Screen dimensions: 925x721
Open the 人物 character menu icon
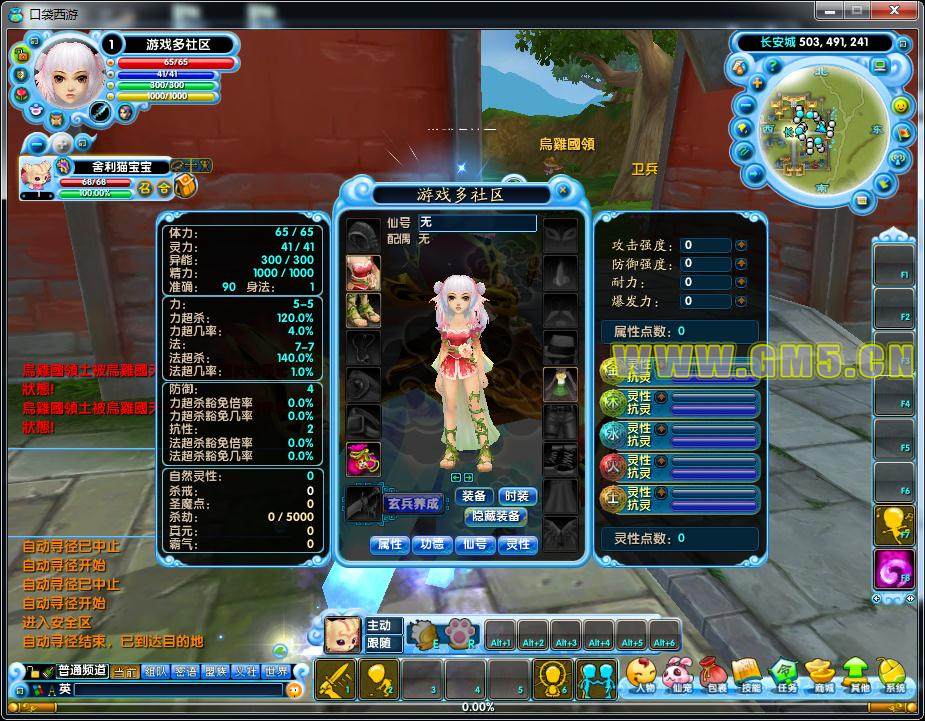click(x=643, y=674)
